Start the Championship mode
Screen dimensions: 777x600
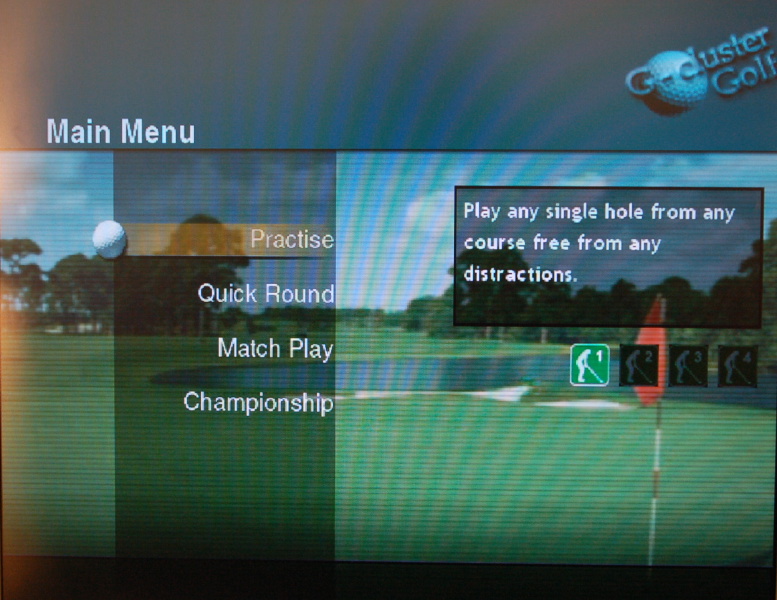point(258,403)
